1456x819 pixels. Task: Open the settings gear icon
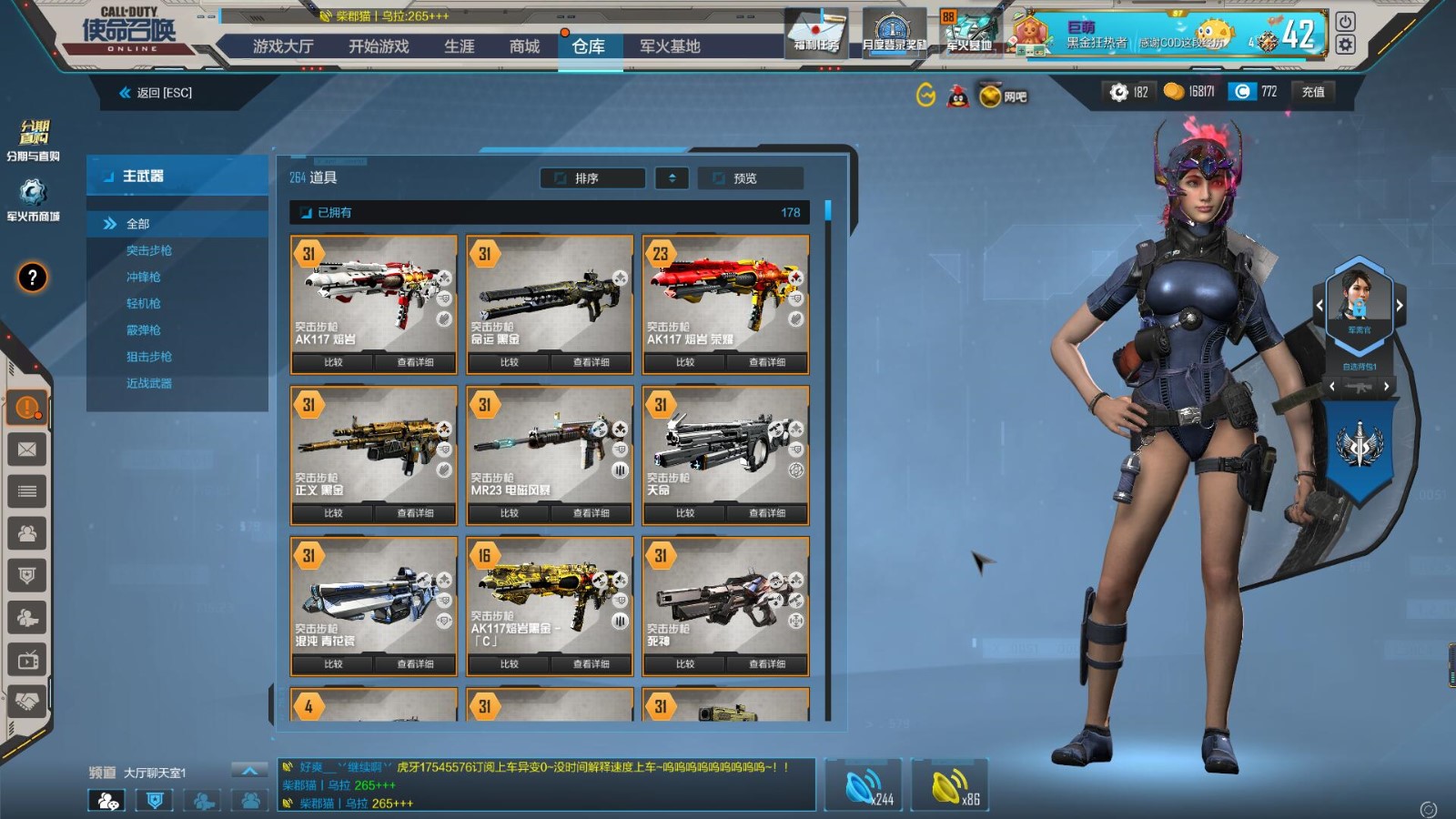point(1346,45)
